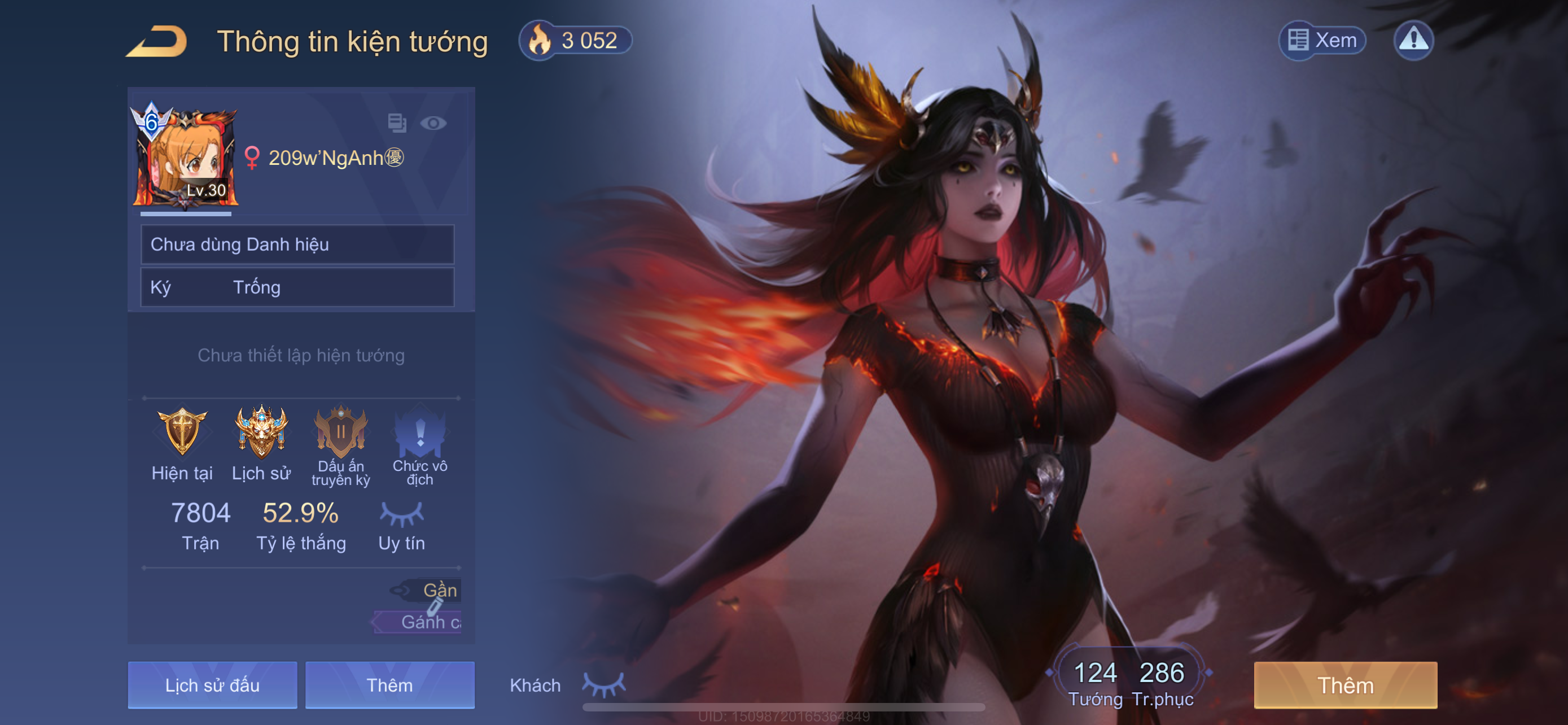Copy player info with the card icon

397,123
